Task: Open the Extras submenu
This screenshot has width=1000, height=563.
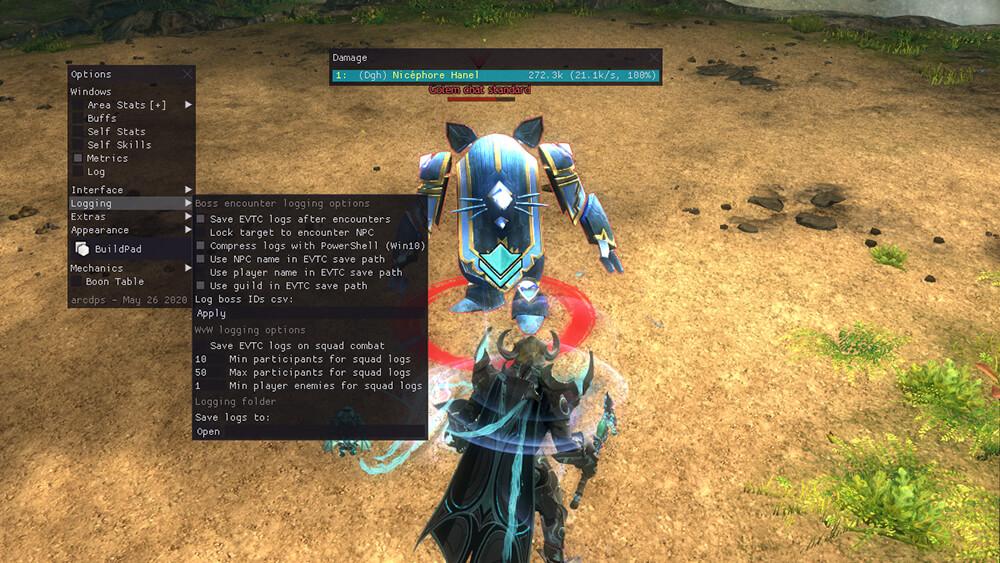Action: (x=130, y=216)
